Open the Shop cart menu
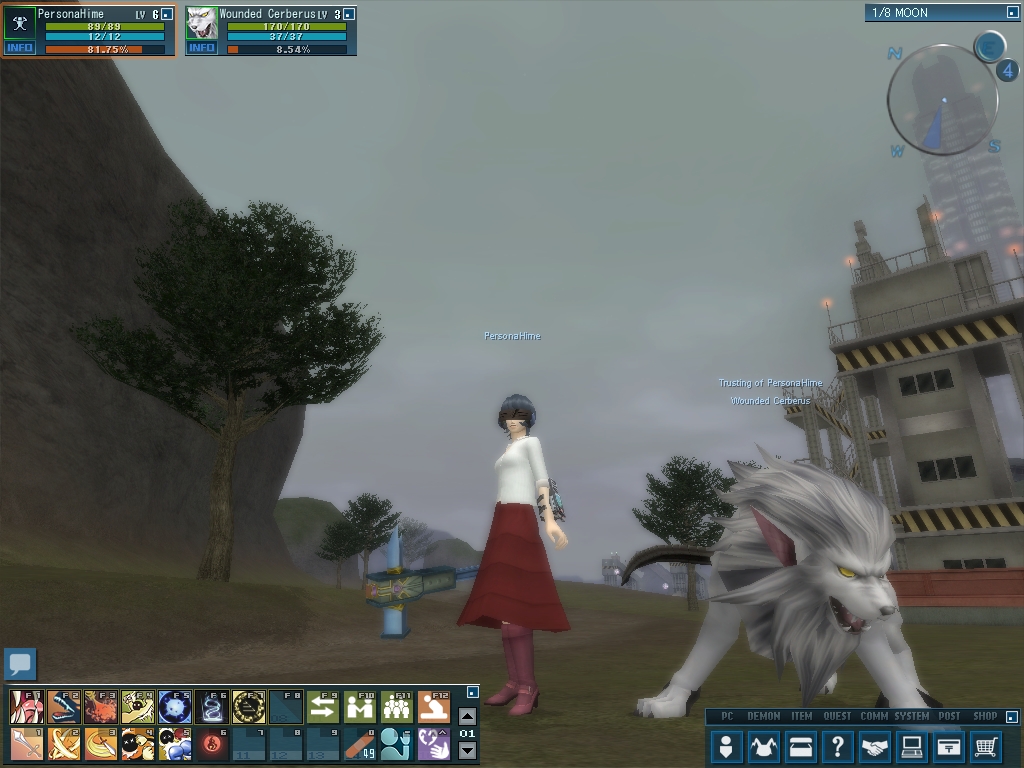This screenshot has width=1024, height=768. point(985,746)
